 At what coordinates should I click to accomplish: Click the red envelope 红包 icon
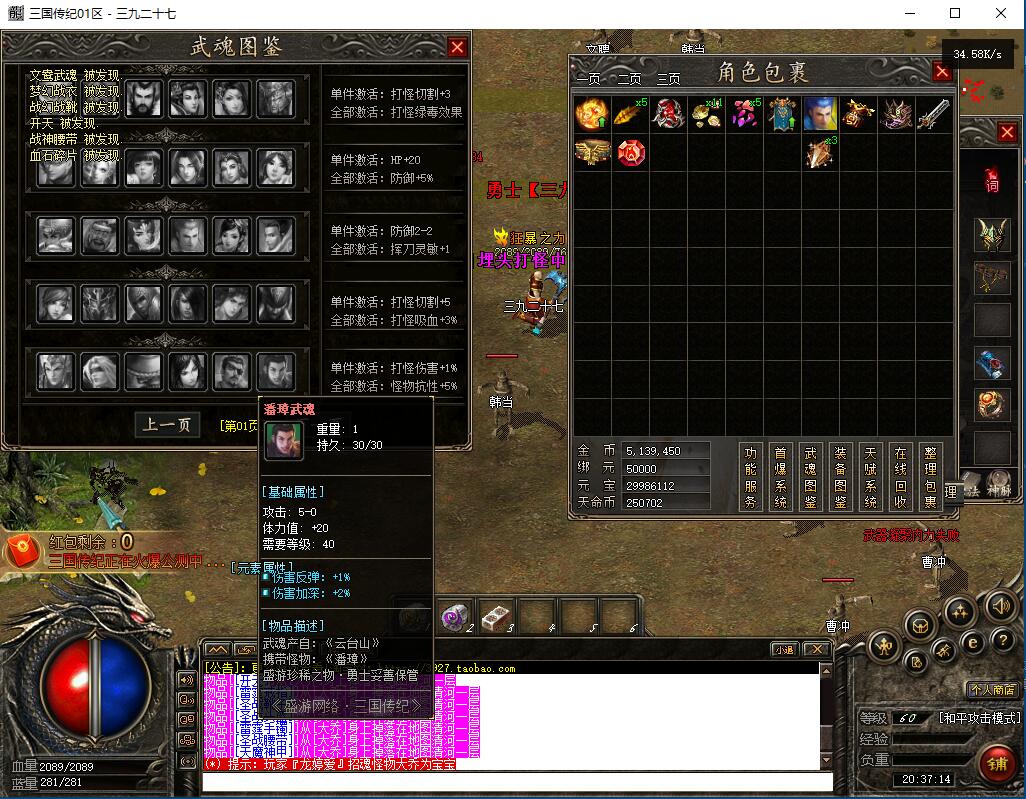tap(22, 550)
